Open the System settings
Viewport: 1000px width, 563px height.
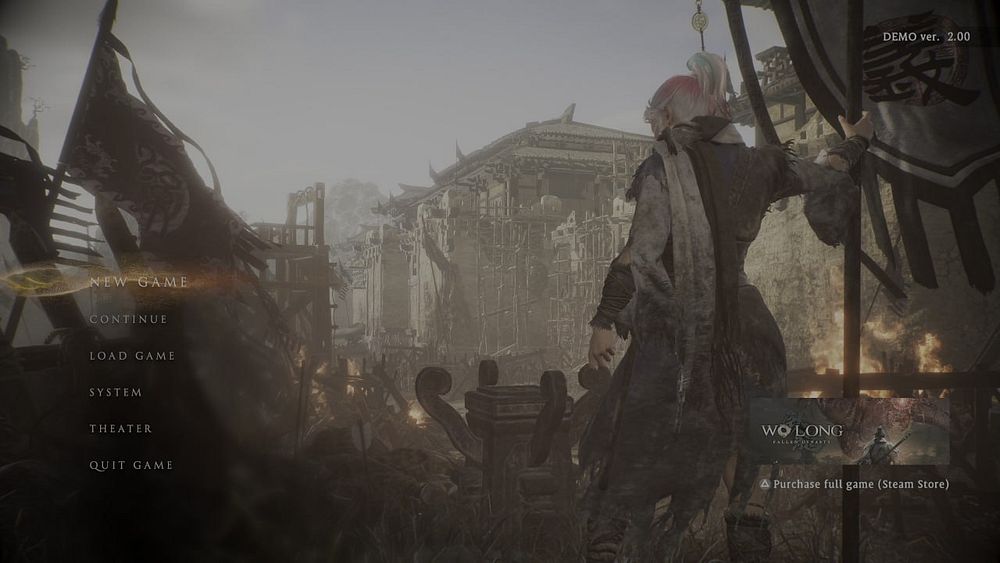coord(116,392)
